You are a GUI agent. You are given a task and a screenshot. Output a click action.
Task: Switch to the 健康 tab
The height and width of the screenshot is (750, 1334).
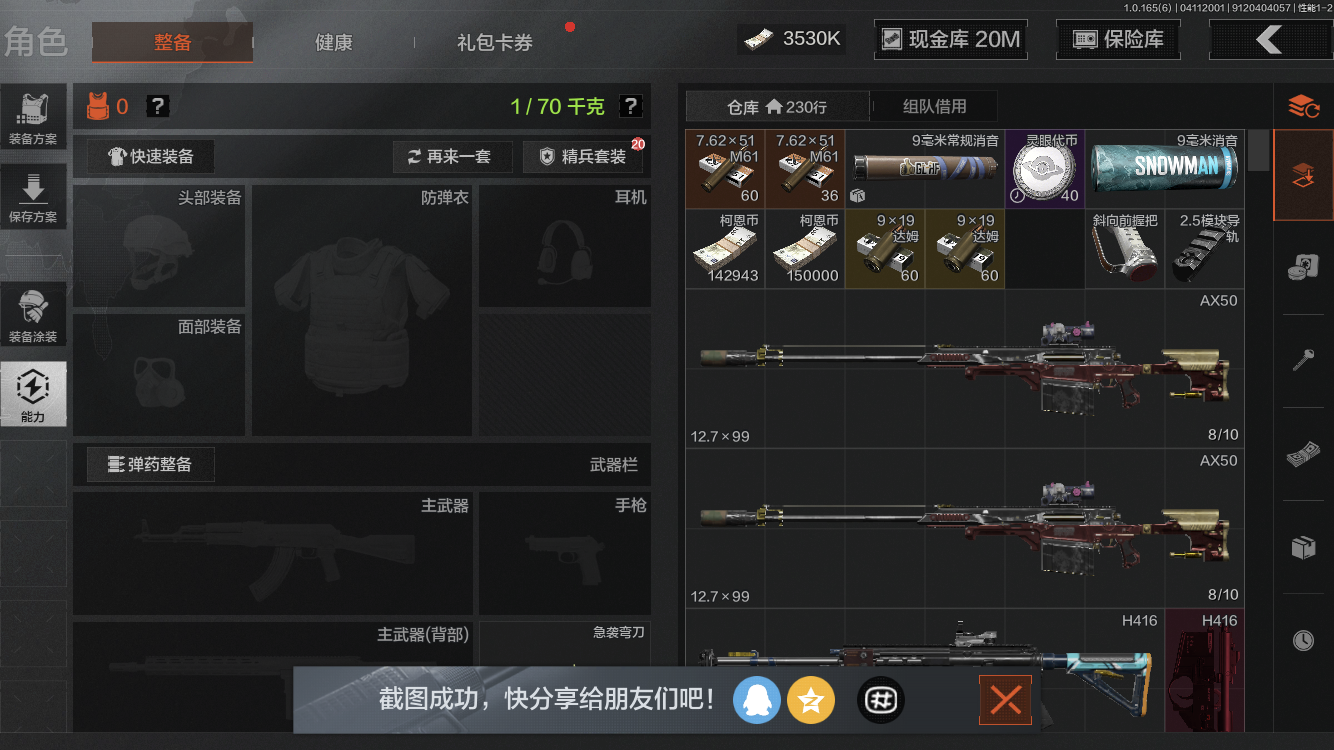pos(333,43)
